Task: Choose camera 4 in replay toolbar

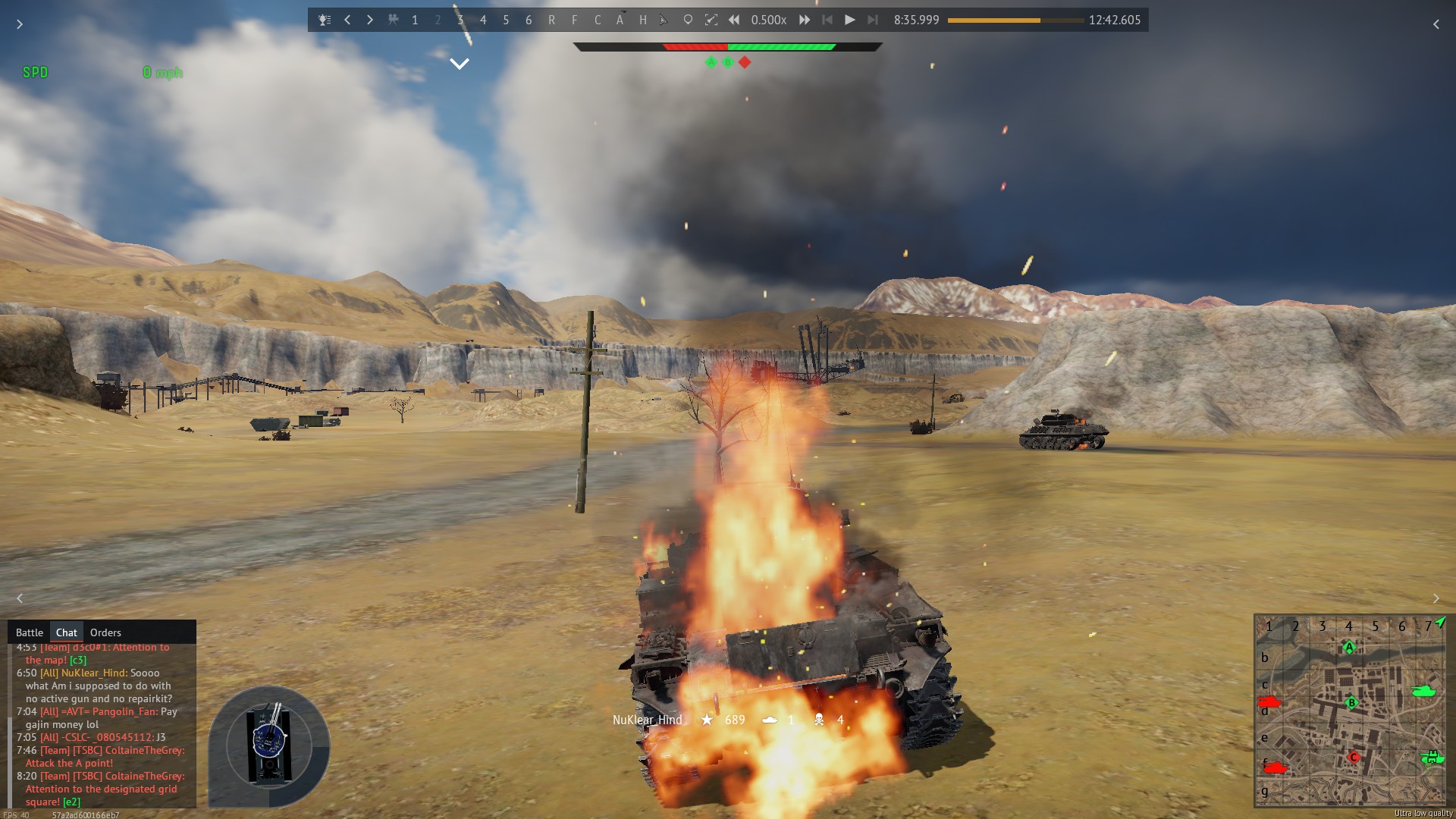Action: tap(483, 20)
